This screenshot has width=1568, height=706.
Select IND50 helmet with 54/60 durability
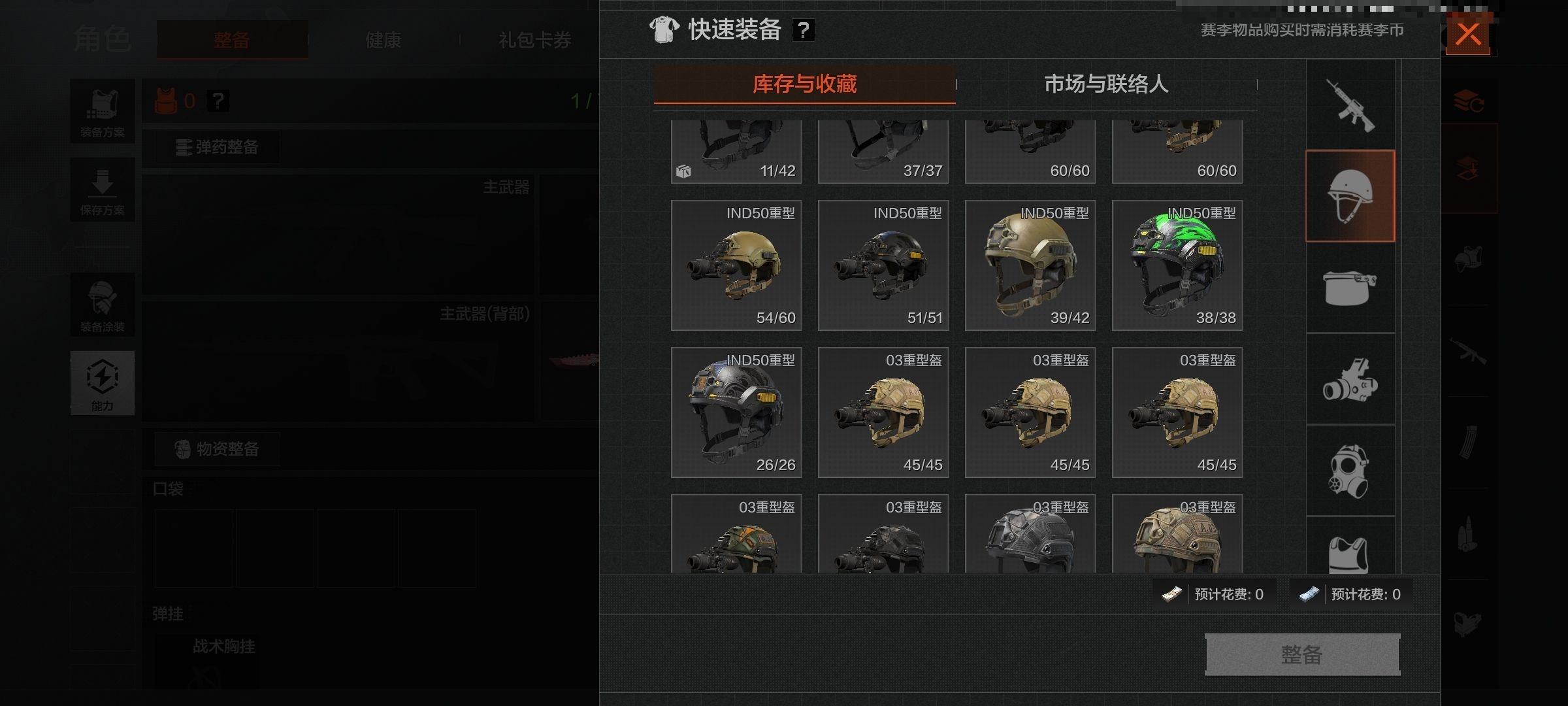736,265
